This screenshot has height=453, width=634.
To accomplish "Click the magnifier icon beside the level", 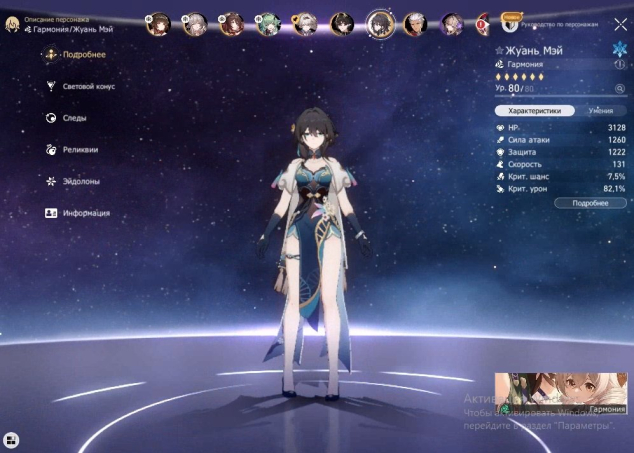I will coord(619,89).
